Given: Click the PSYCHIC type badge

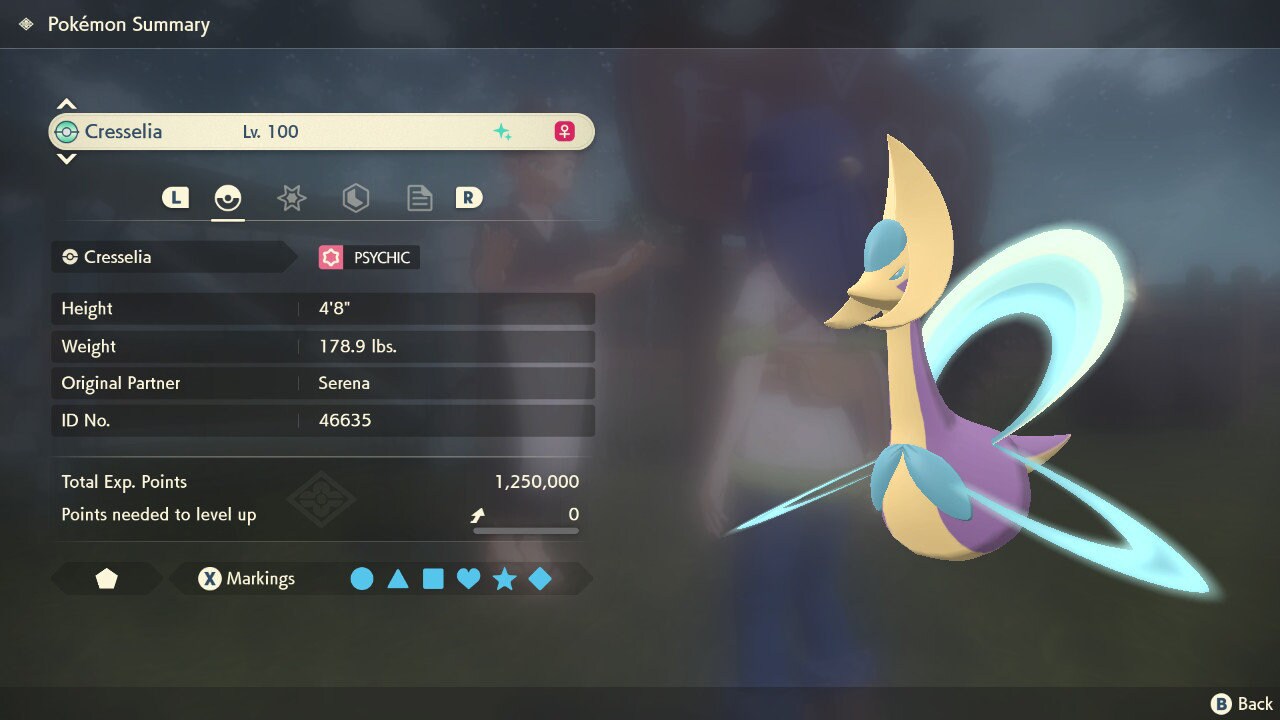Looking at the screenshot, I should click(368, 258).
